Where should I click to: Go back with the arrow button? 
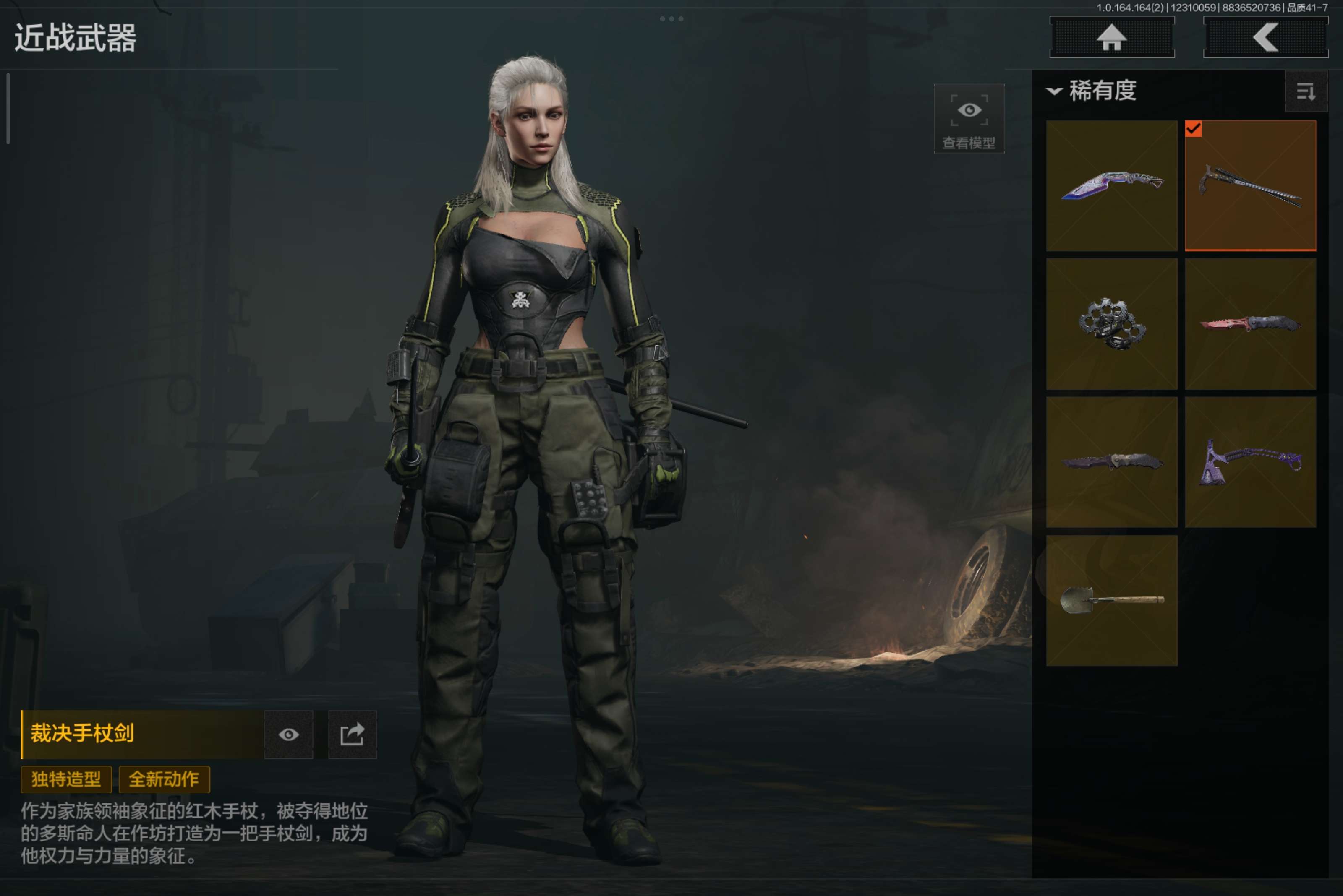tap(1265, 38)
